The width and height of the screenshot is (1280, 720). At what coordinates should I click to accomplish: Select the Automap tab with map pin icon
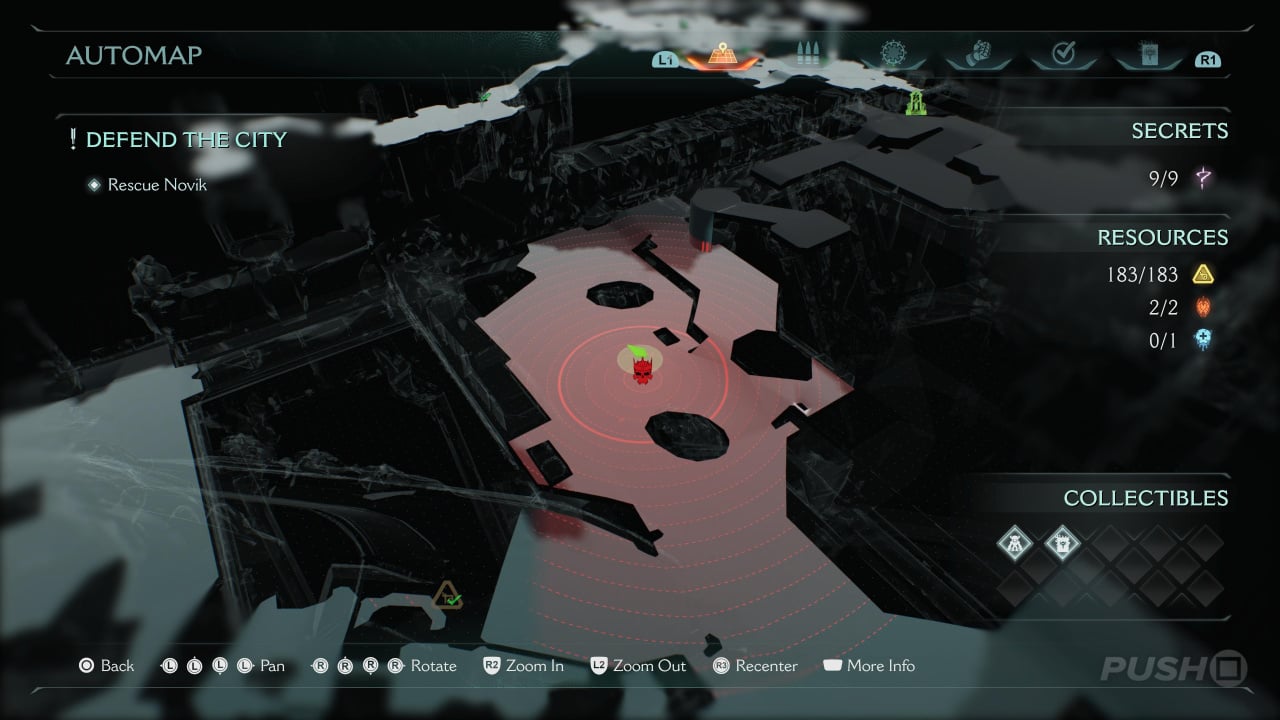click(722, 55)
